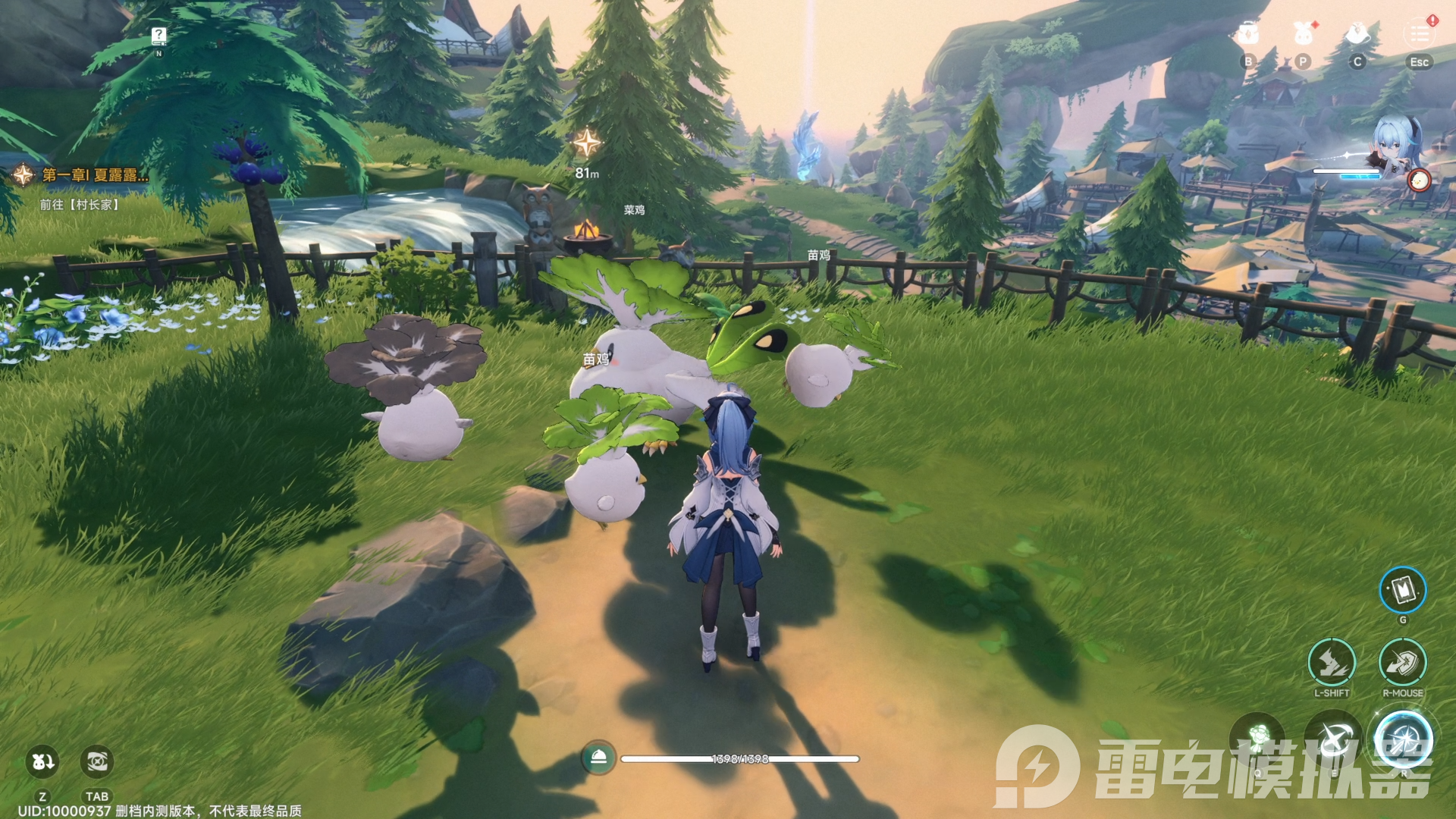Image resolution: width=1456 pixels, height=819 pixels.
Task: Open the backpack inventory
Action: click(1247, 34)
